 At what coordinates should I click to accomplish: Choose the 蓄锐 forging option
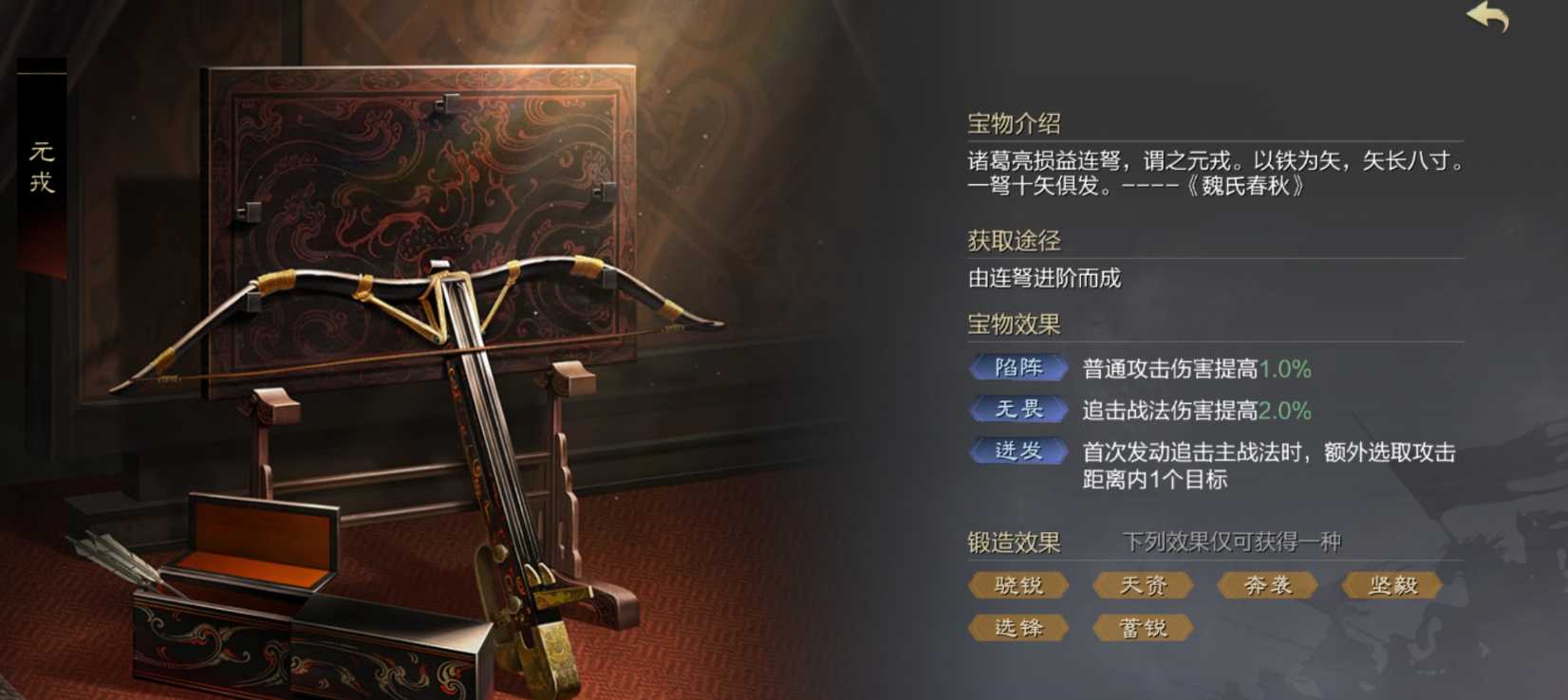pos(1142,627)
